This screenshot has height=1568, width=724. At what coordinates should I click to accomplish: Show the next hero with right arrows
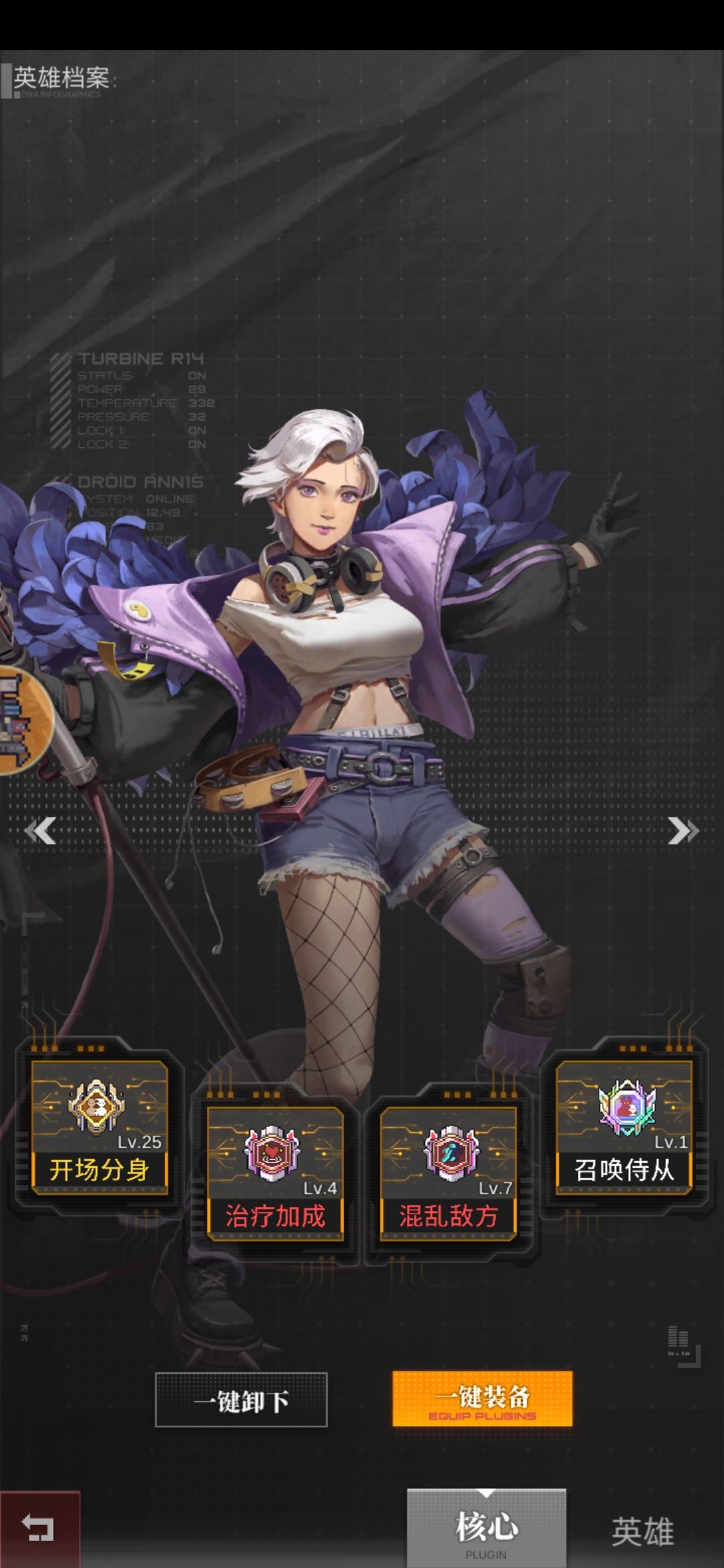(682, 831)
